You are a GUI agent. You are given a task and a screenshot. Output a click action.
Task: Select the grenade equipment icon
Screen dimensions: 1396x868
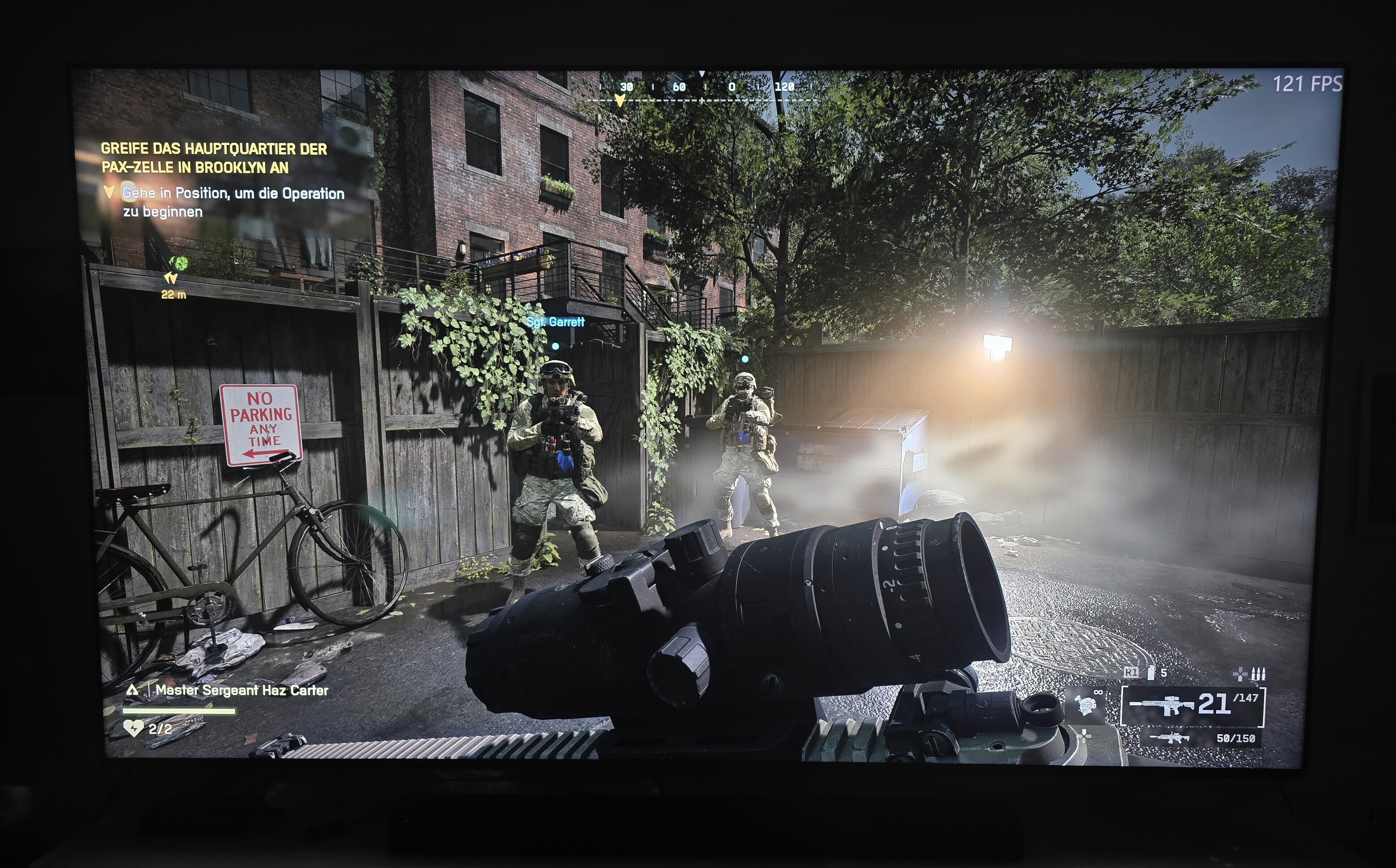click(1150, 673)
